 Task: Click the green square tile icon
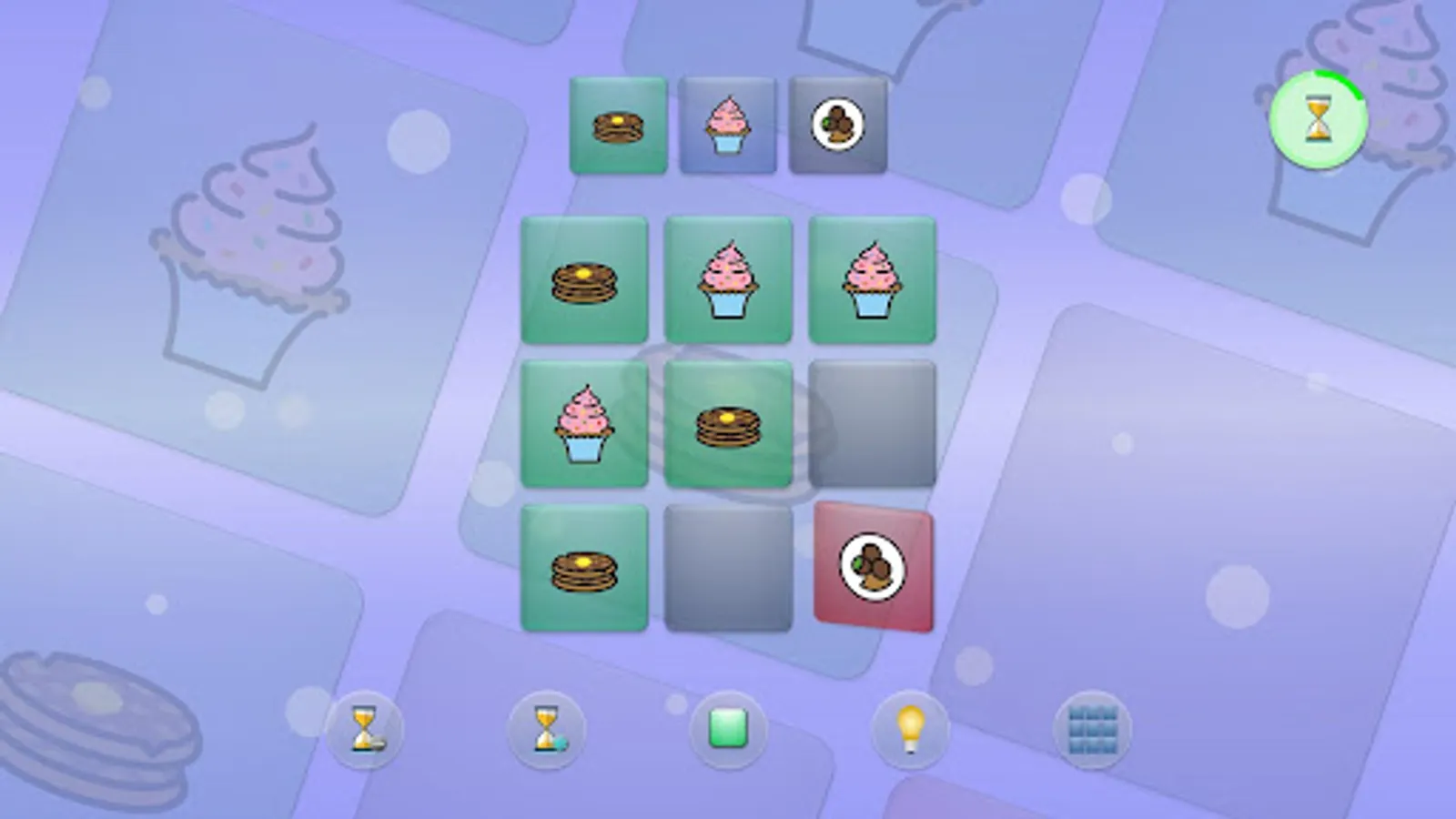point(727,729)
